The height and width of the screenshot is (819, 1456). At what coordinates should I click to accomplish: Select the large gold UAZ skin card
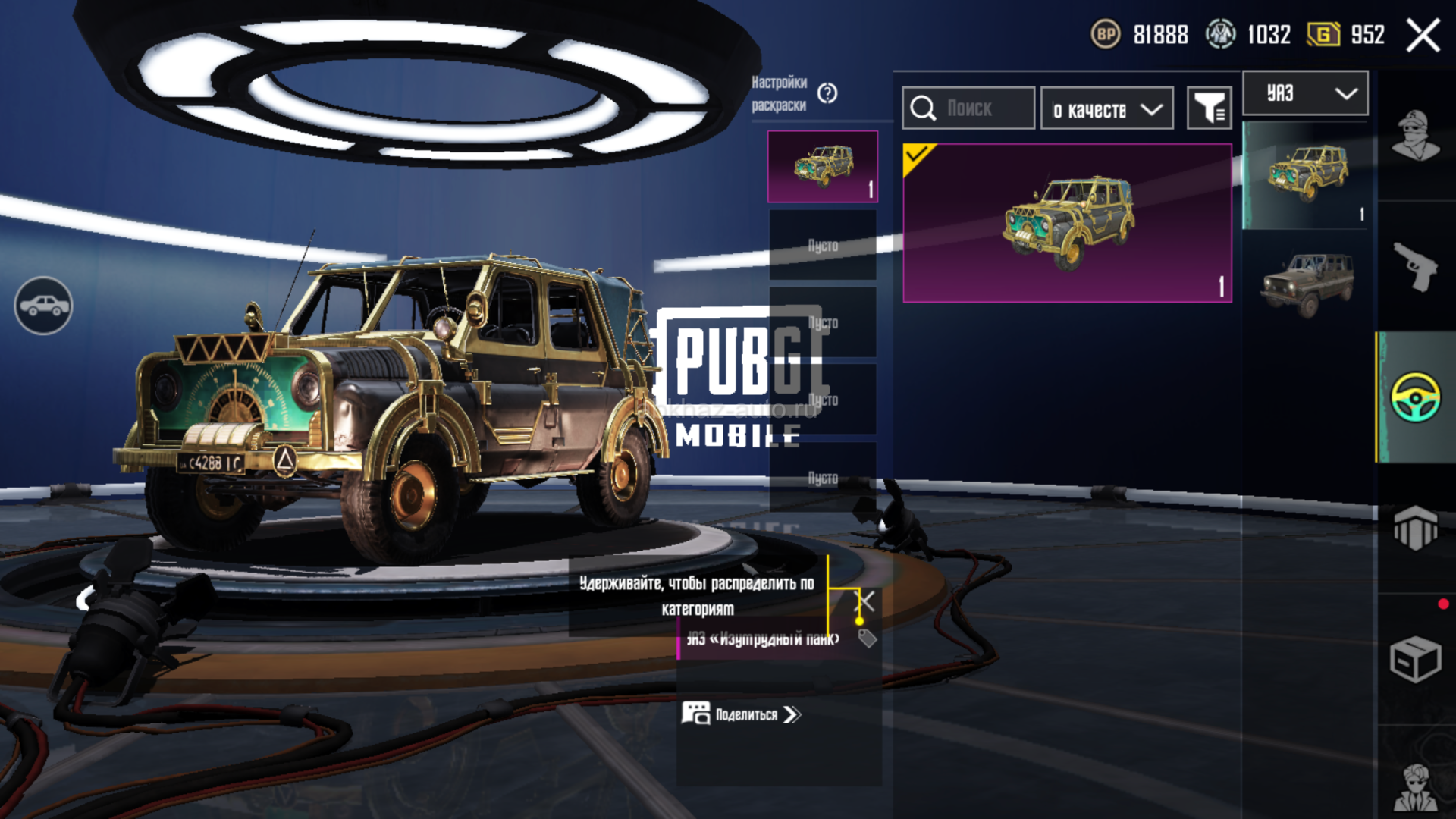tap(1067, 223)
